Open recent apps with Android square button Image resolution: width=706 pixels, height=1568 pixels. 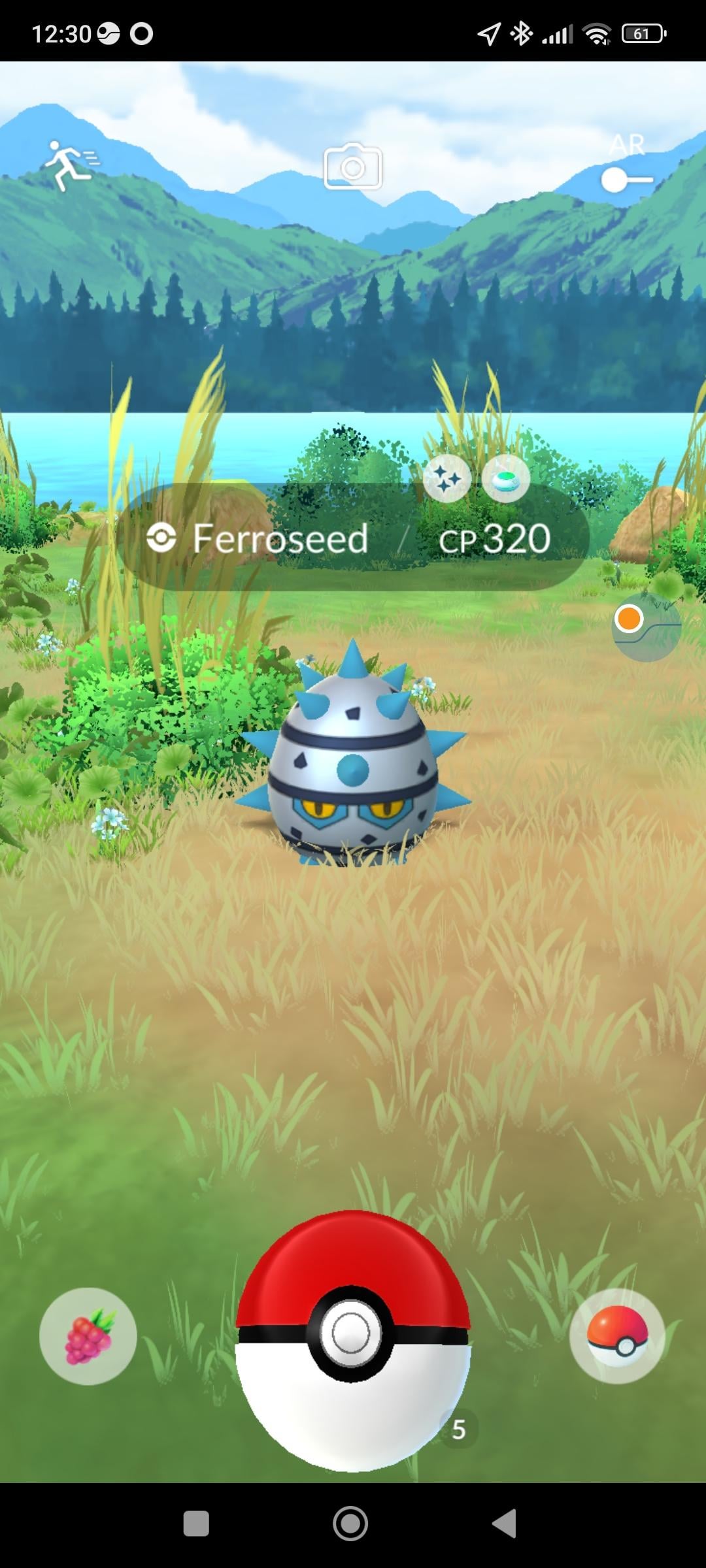click(x=196, y=1524)
